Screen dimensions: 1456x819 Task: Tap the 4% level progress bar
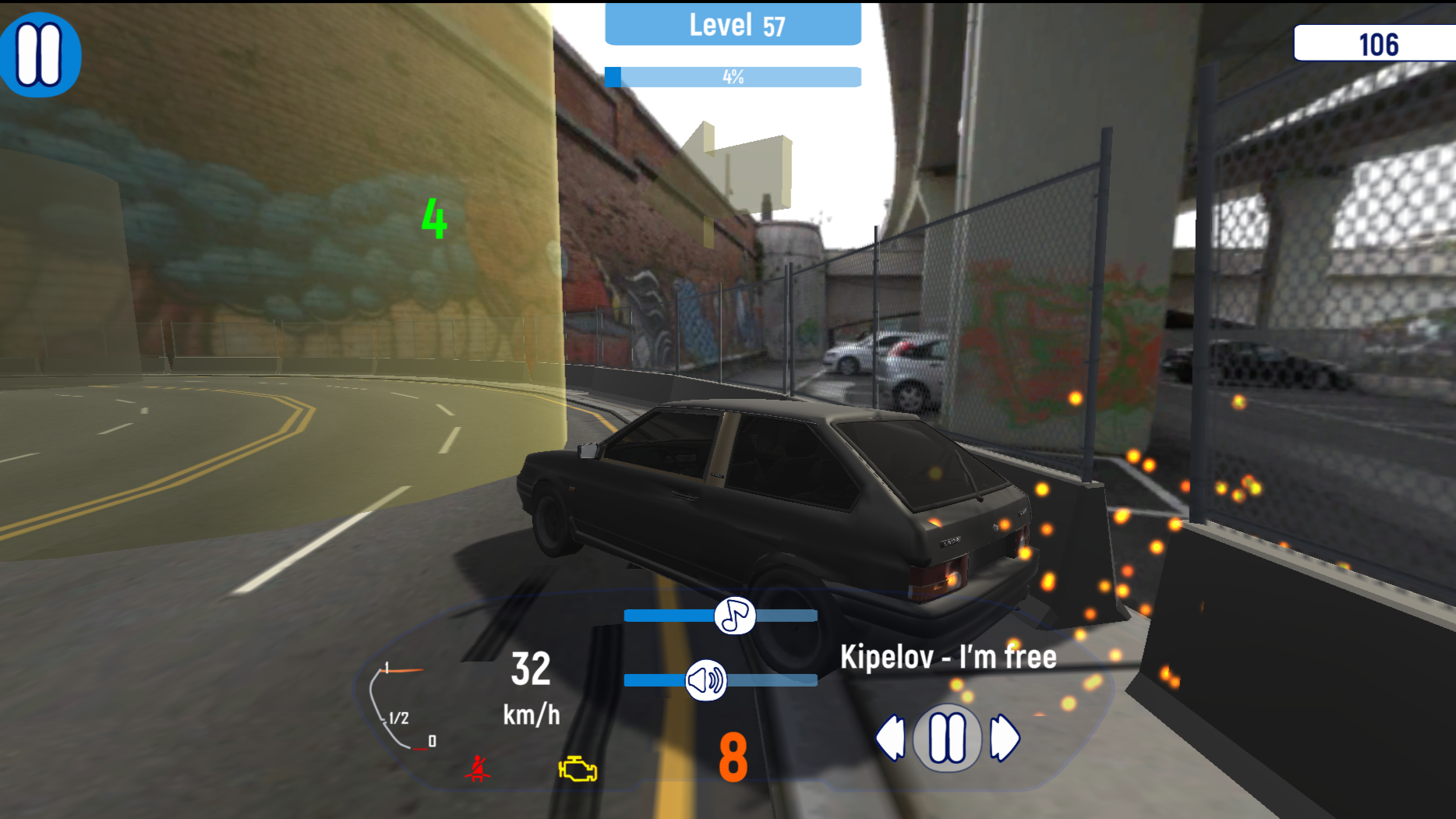point(731,77)
